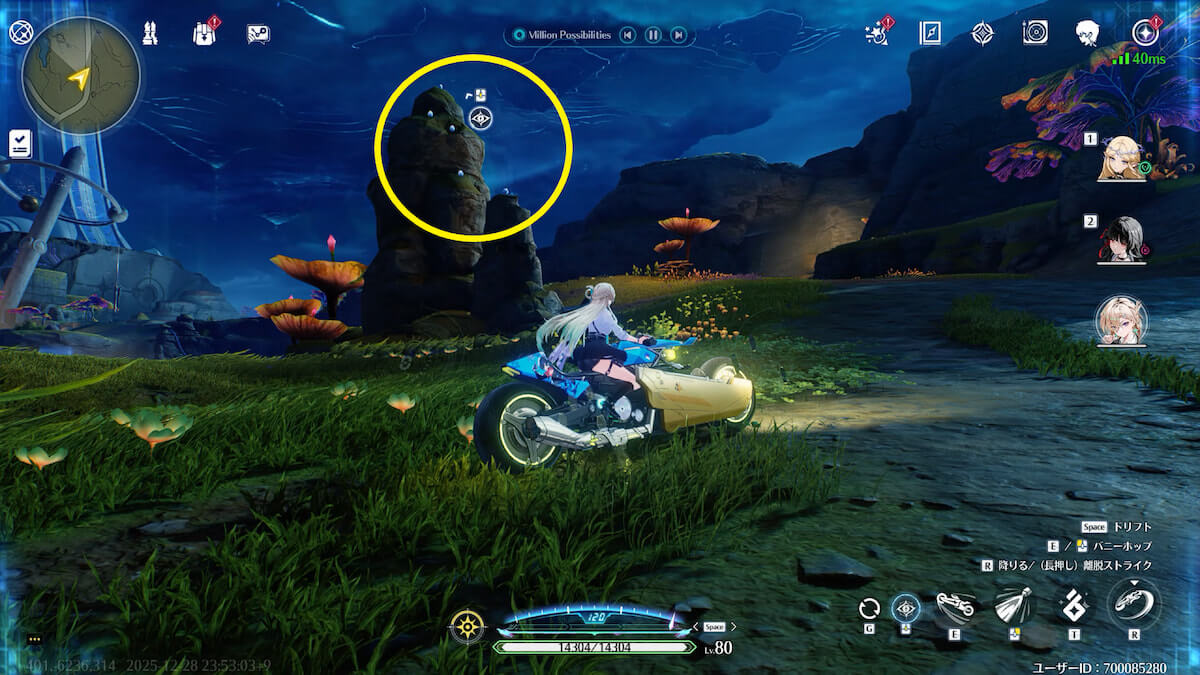Switch to the black-haired party member
This screenshot has height=675, width=1200.
coord(1122,239)
